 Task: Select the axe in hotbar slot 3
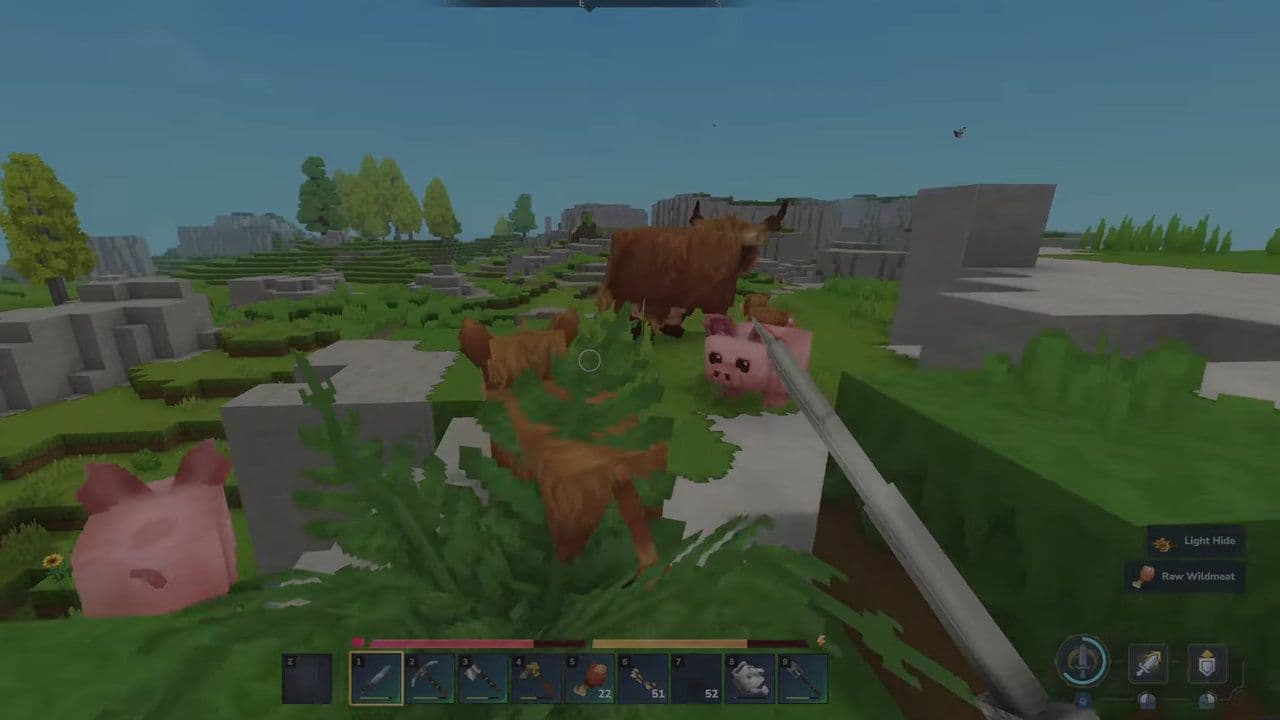482,678
